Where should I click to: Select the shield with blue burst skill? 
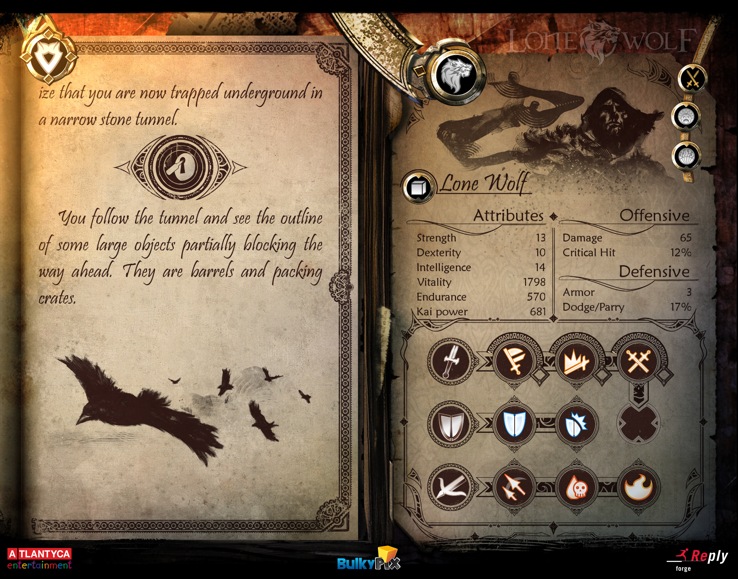click(x=577, y=423)
